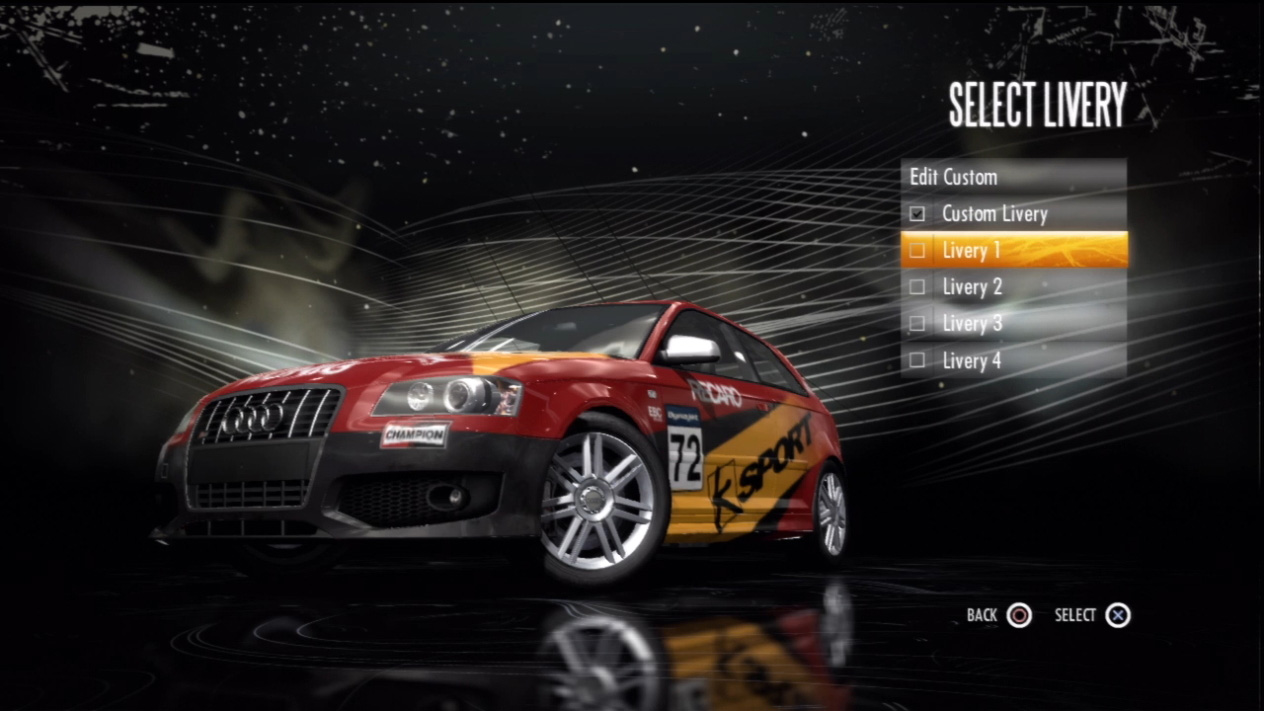1264x711 pixels.
Task: Choose the highlighted Livery 1 row
Action: pyautogui.click(x=1012, y=250)
